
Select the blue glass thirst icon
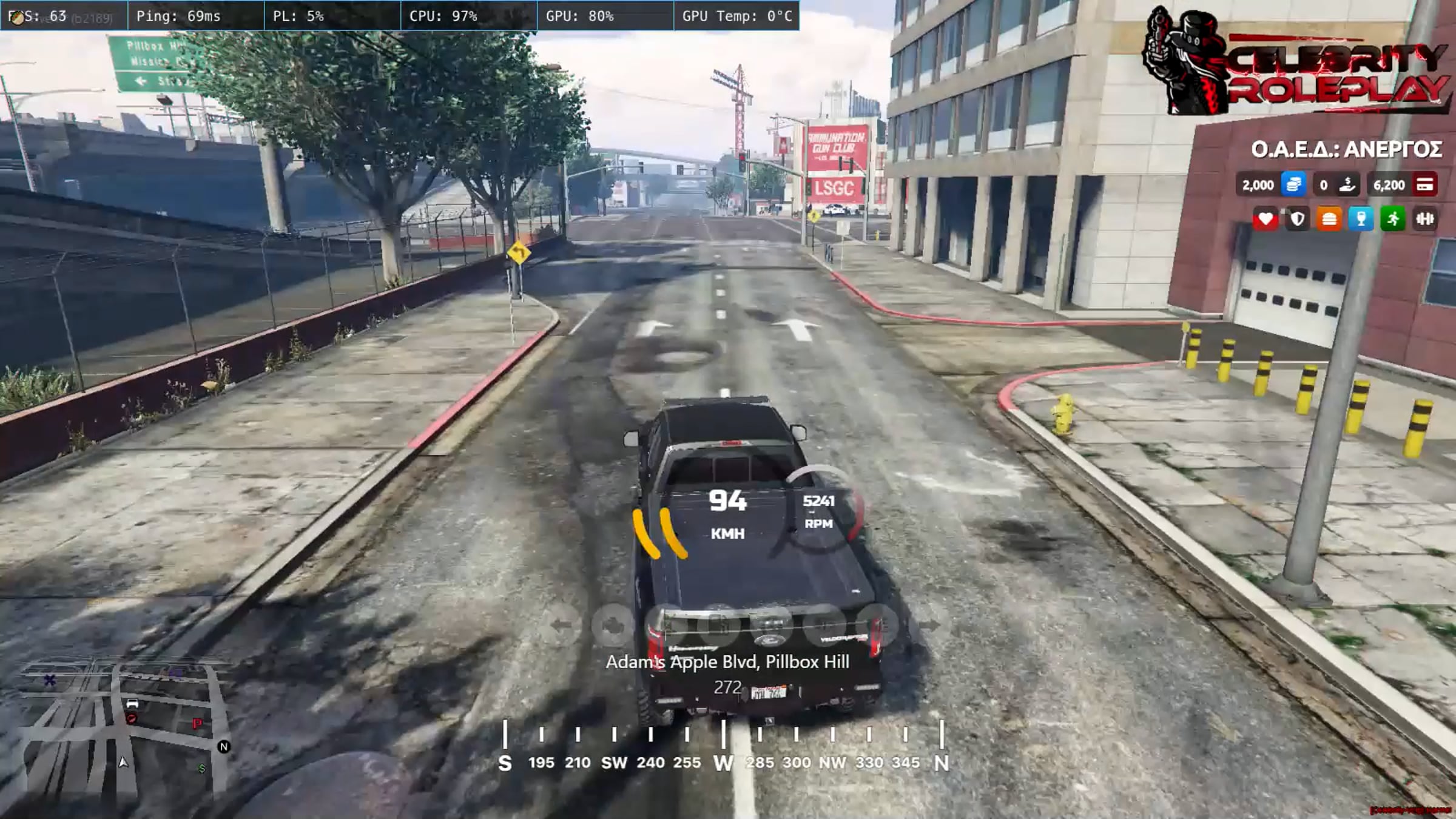pyautogui.click(x=1361, y=219)
